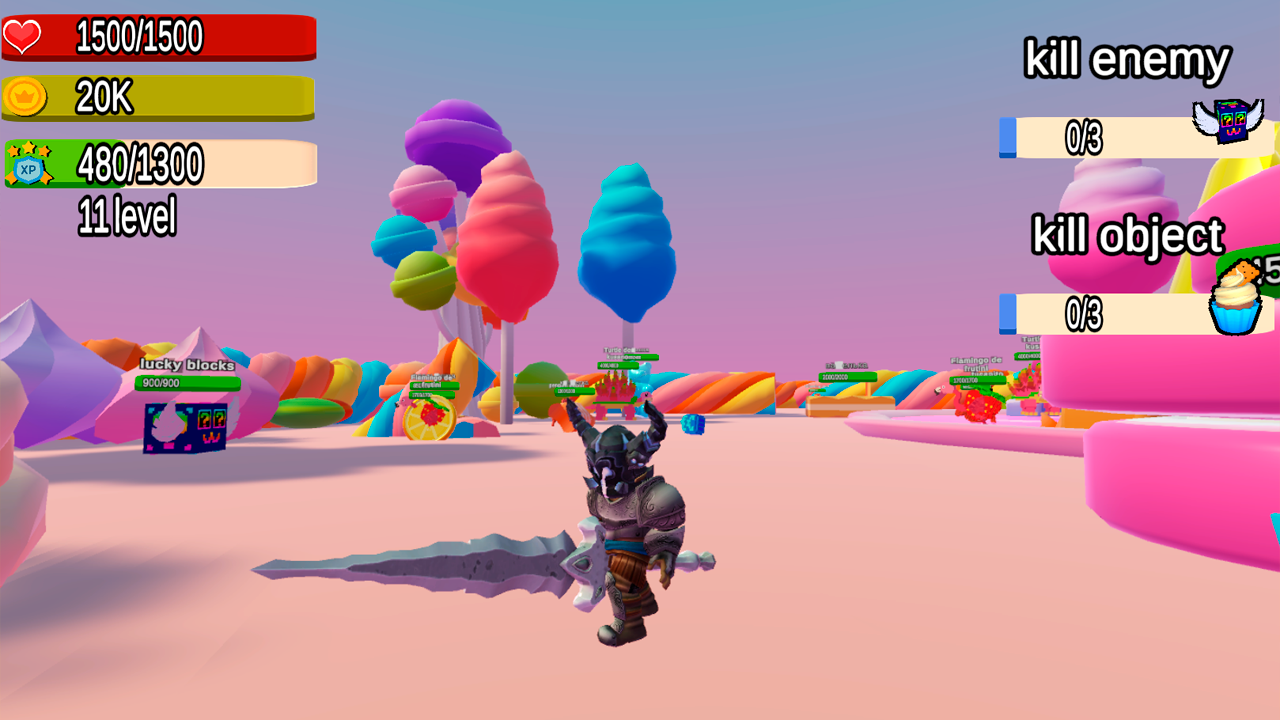Expand the kill object quest details
Screen dimensions: 1280x720
click(x=1128, y=236)
